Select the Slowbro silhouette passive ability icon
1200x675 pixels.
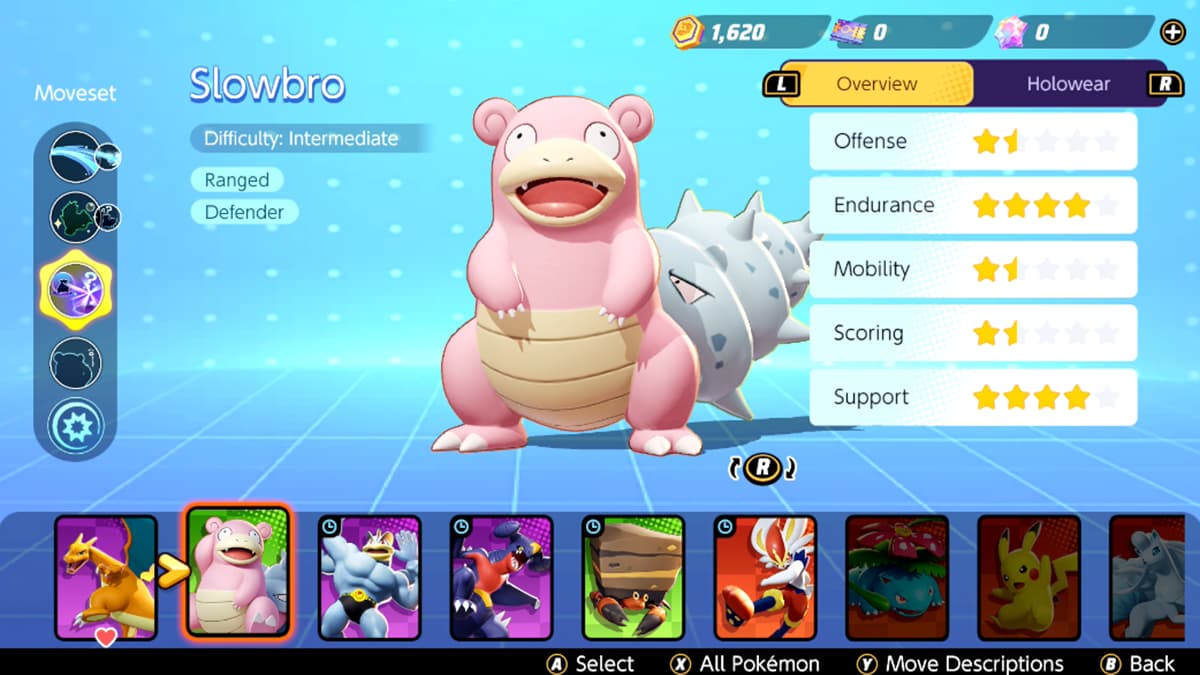75,363
